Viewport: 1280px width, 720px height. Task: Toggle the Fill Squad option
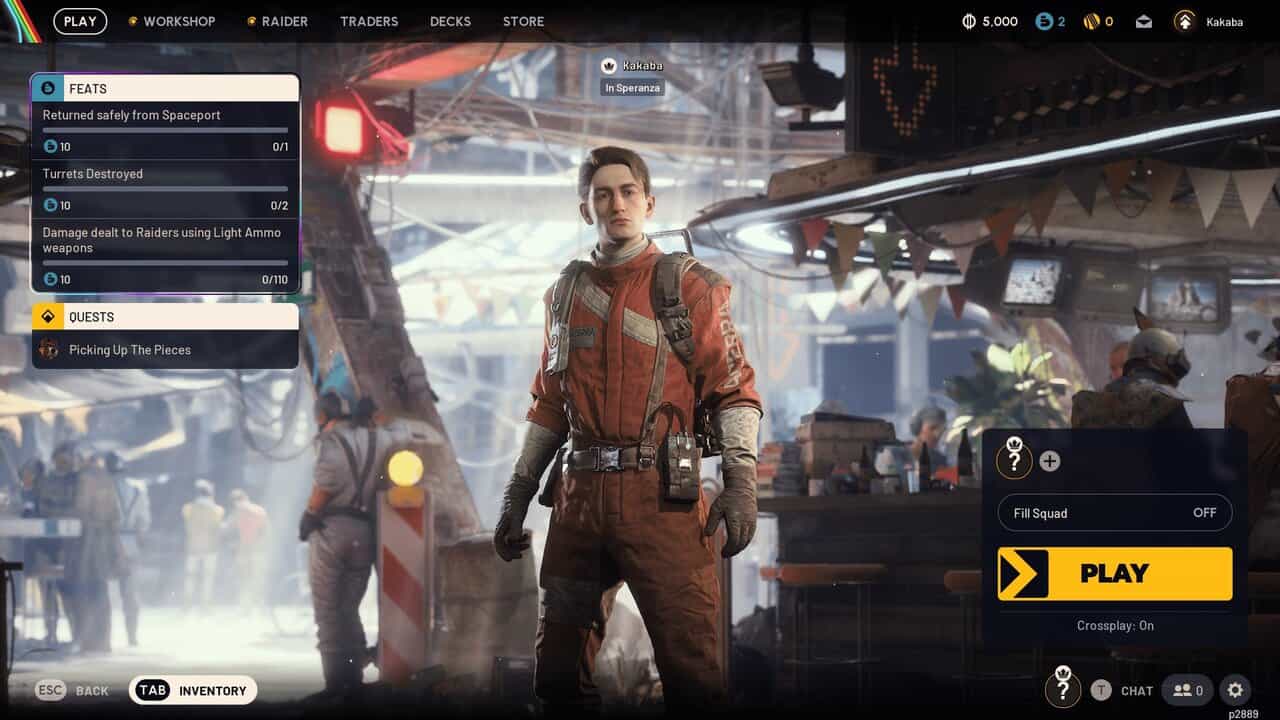1115,513
